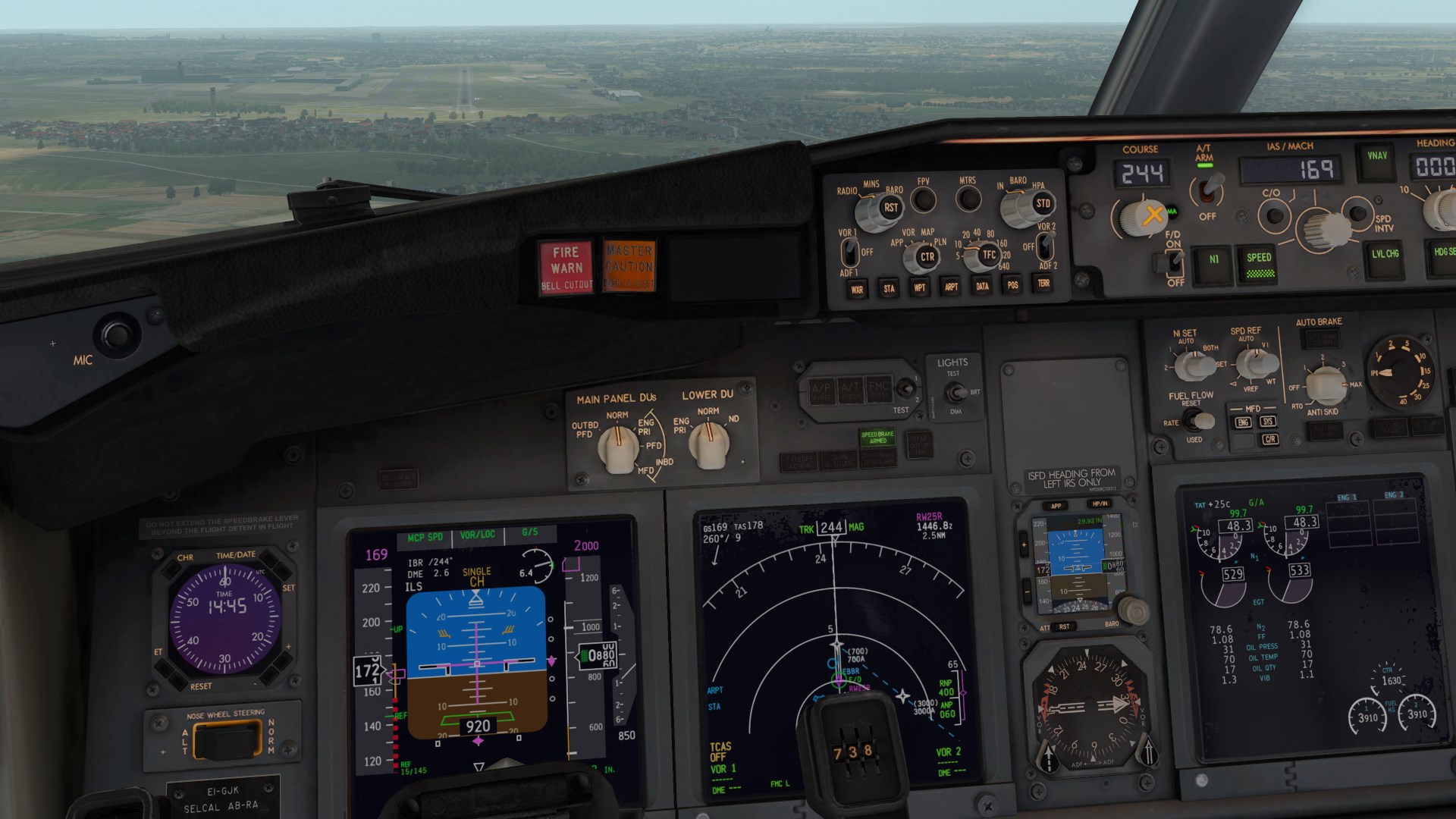Image resolution: width=1456 pixels, height=819 pixels.
Task: Toggle the F/D flight director switch
Action: click(x=1173, y=262)
